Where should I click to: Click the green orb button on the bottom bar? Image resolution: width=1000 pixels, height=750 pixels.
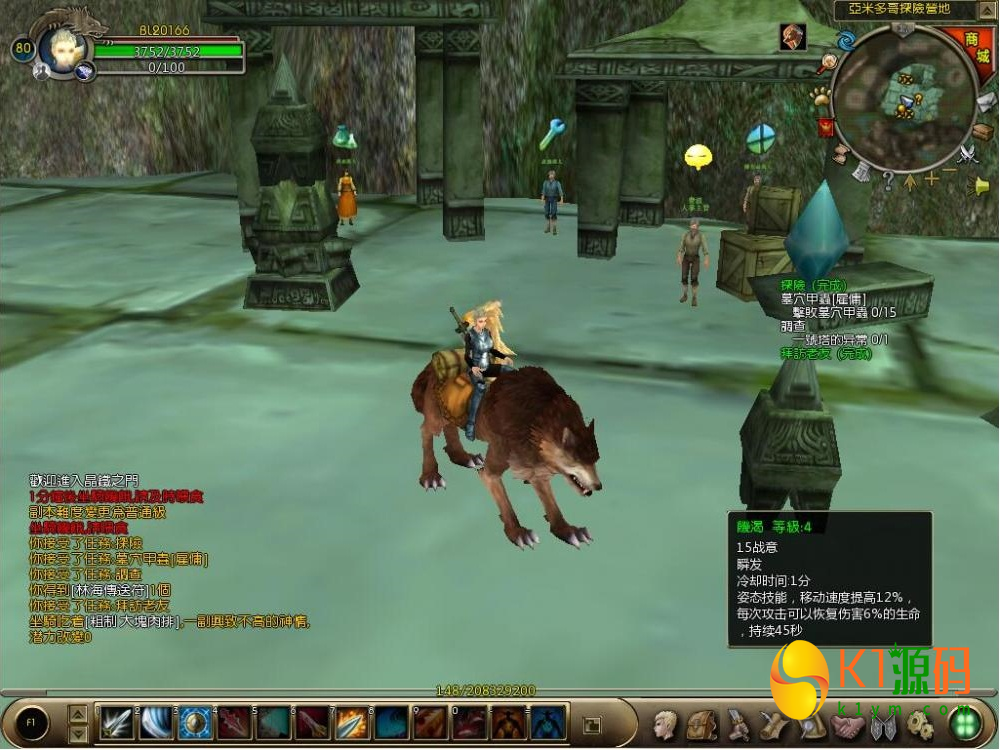point(964,724)
